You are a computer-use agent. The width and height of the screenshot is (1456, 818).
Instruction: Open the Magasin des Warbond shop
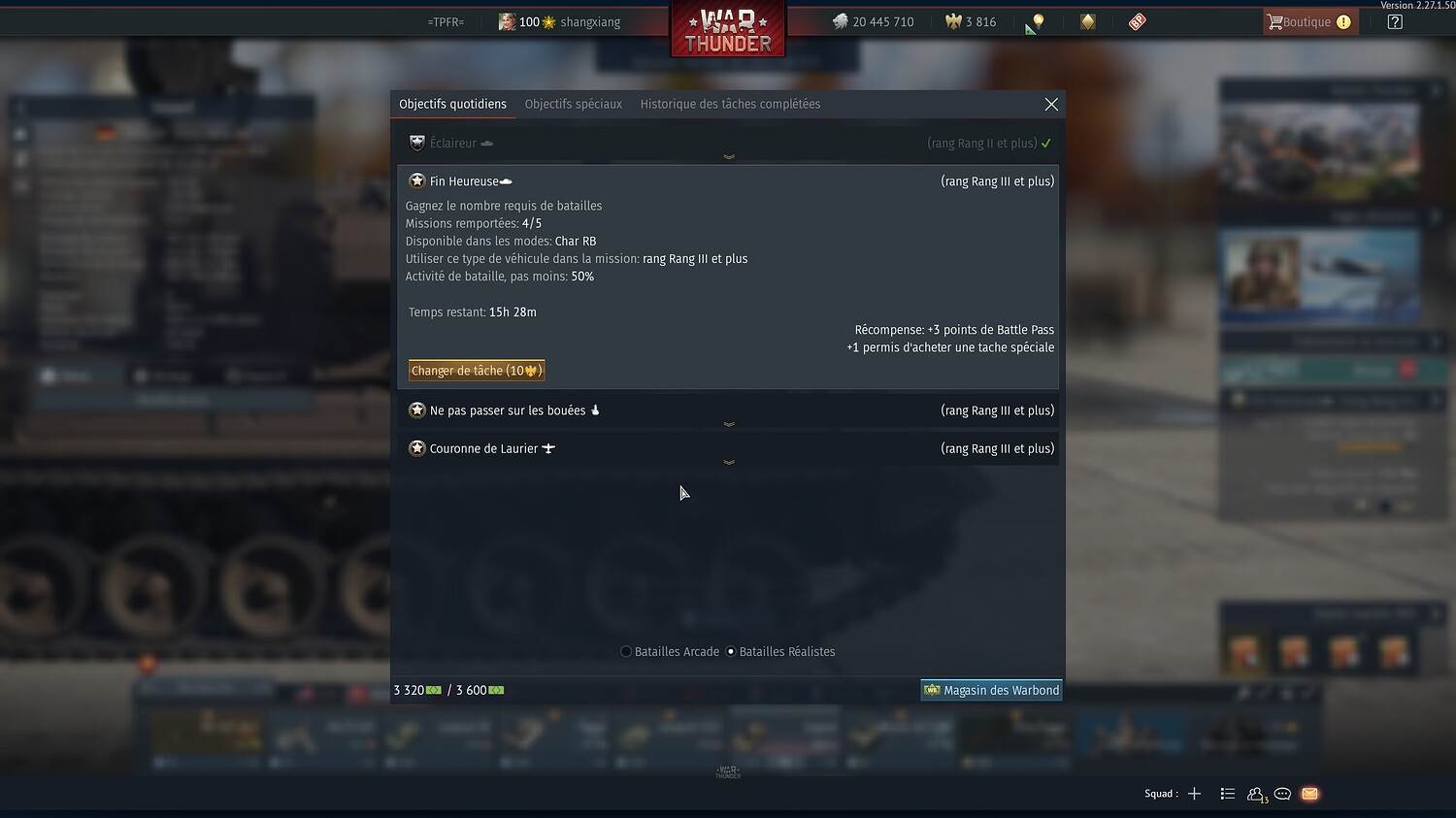click(991, 690)
